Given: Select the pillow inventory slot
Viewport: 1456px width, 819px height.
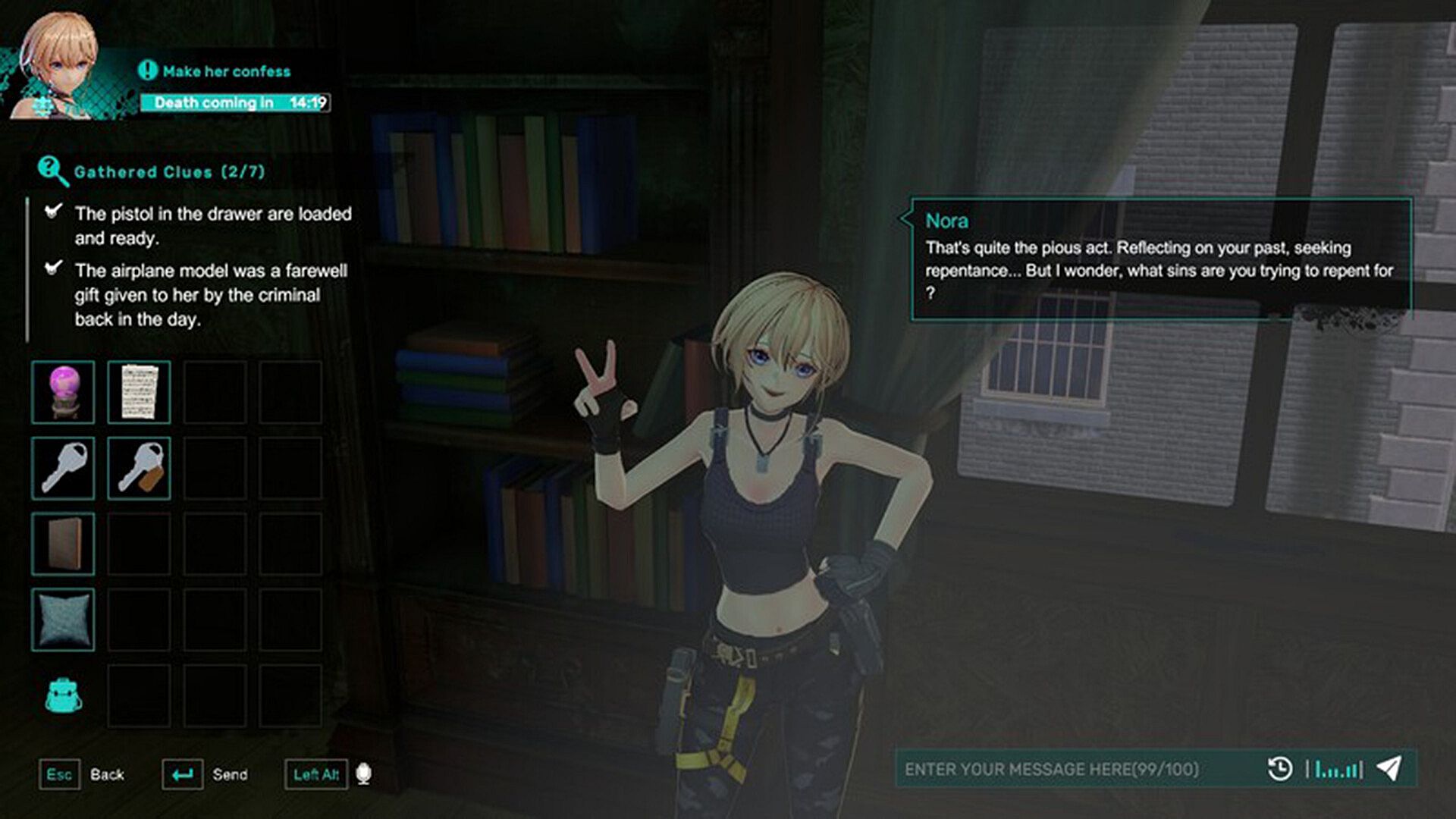Looking at the screenshot, I should coord(63,620).
